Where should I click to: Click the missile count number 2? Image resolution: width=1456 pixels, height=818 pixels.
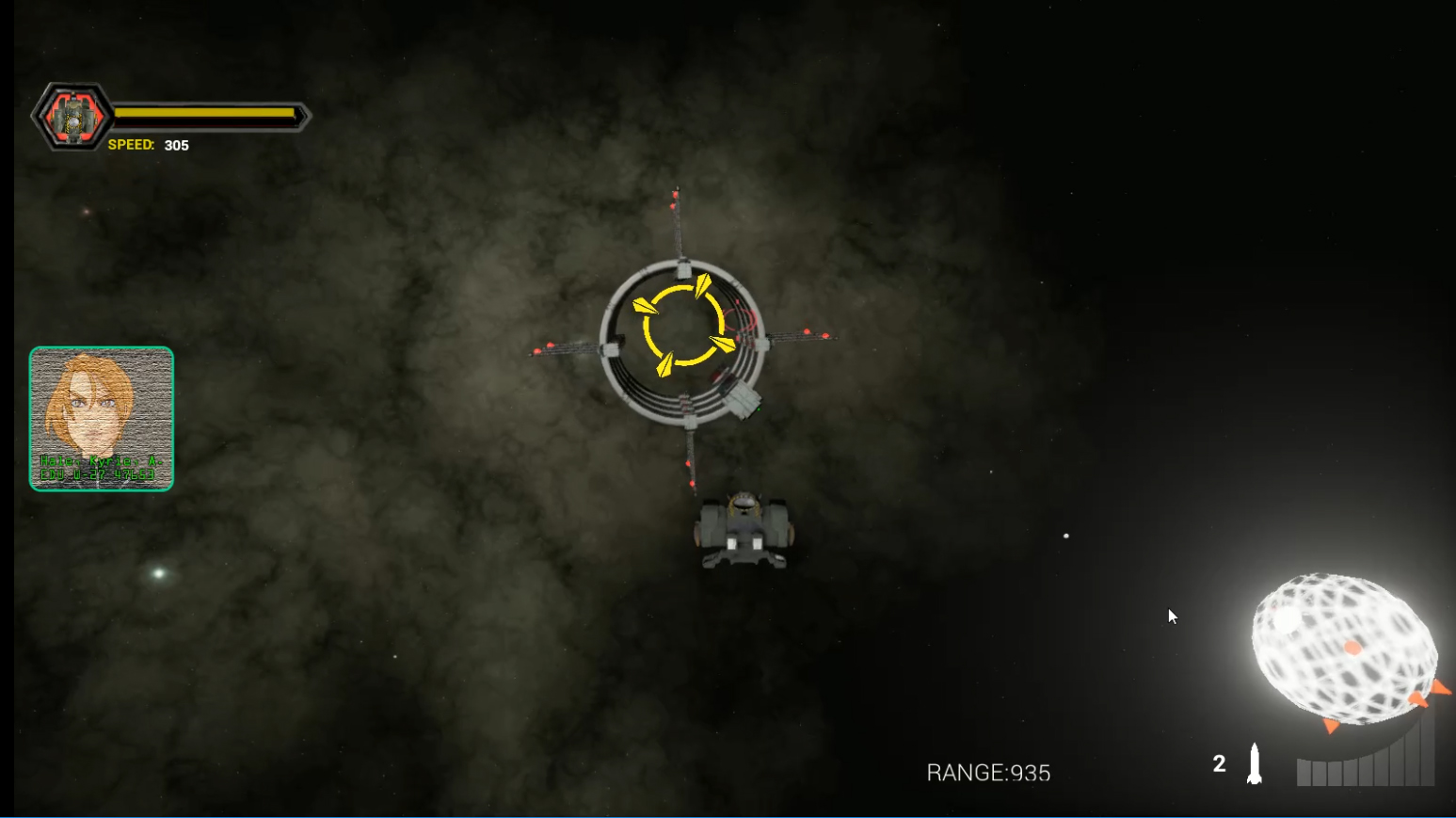[x=1221, y=762]
